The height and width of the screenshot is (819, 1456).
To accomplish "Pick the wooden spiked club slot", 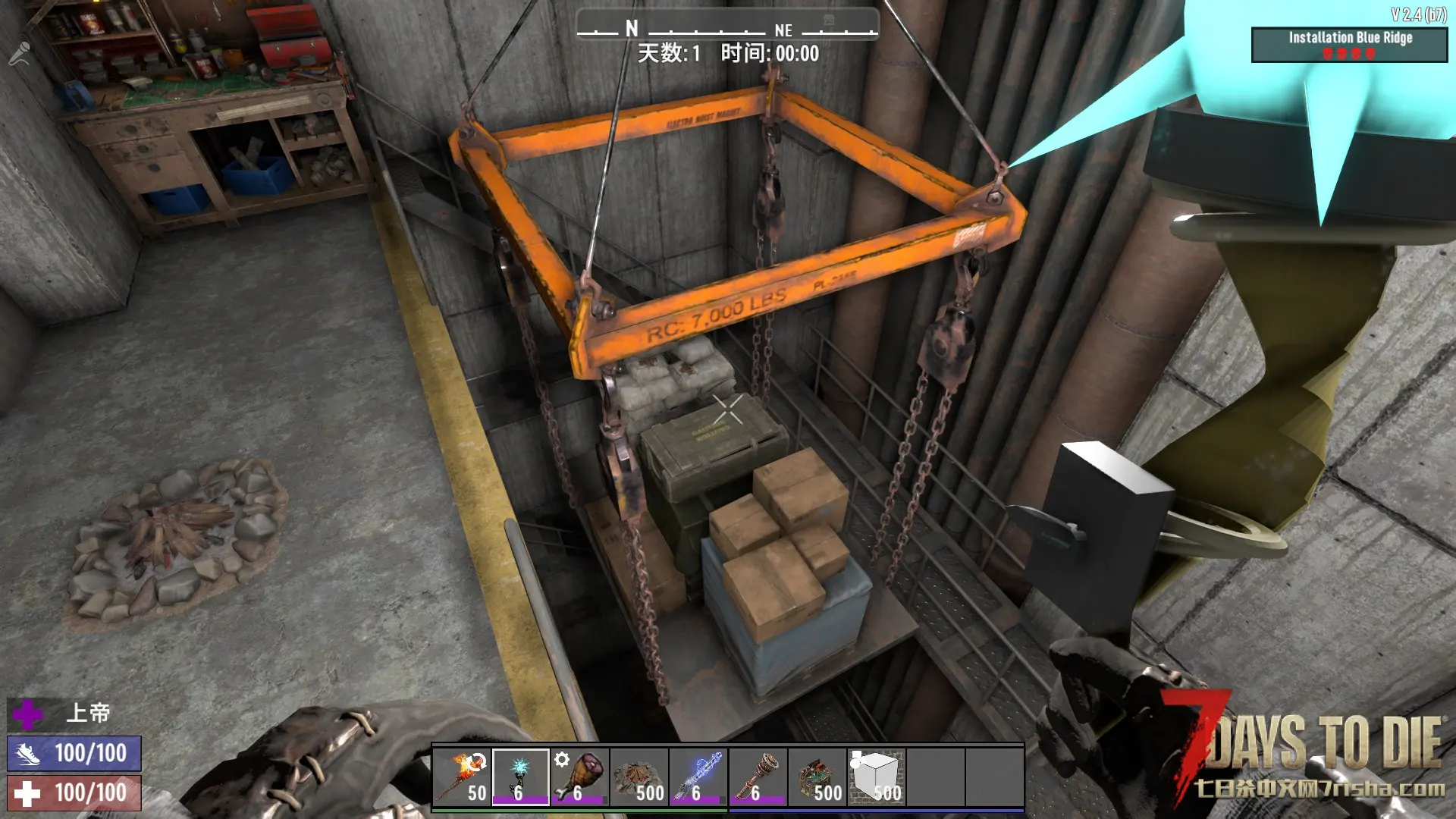I will pos(758,777).
